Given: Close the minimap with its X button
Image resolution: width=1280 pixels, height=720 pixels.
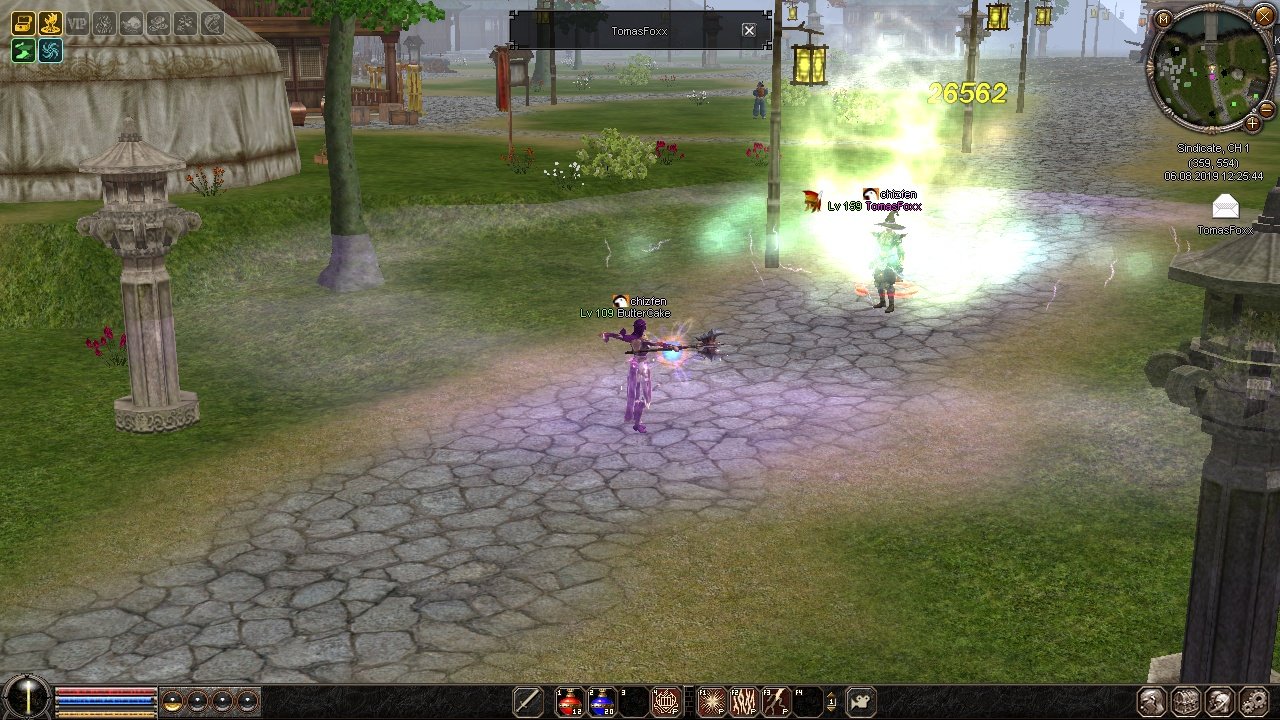Looking at the screenshot, I should pos(1264,16).
